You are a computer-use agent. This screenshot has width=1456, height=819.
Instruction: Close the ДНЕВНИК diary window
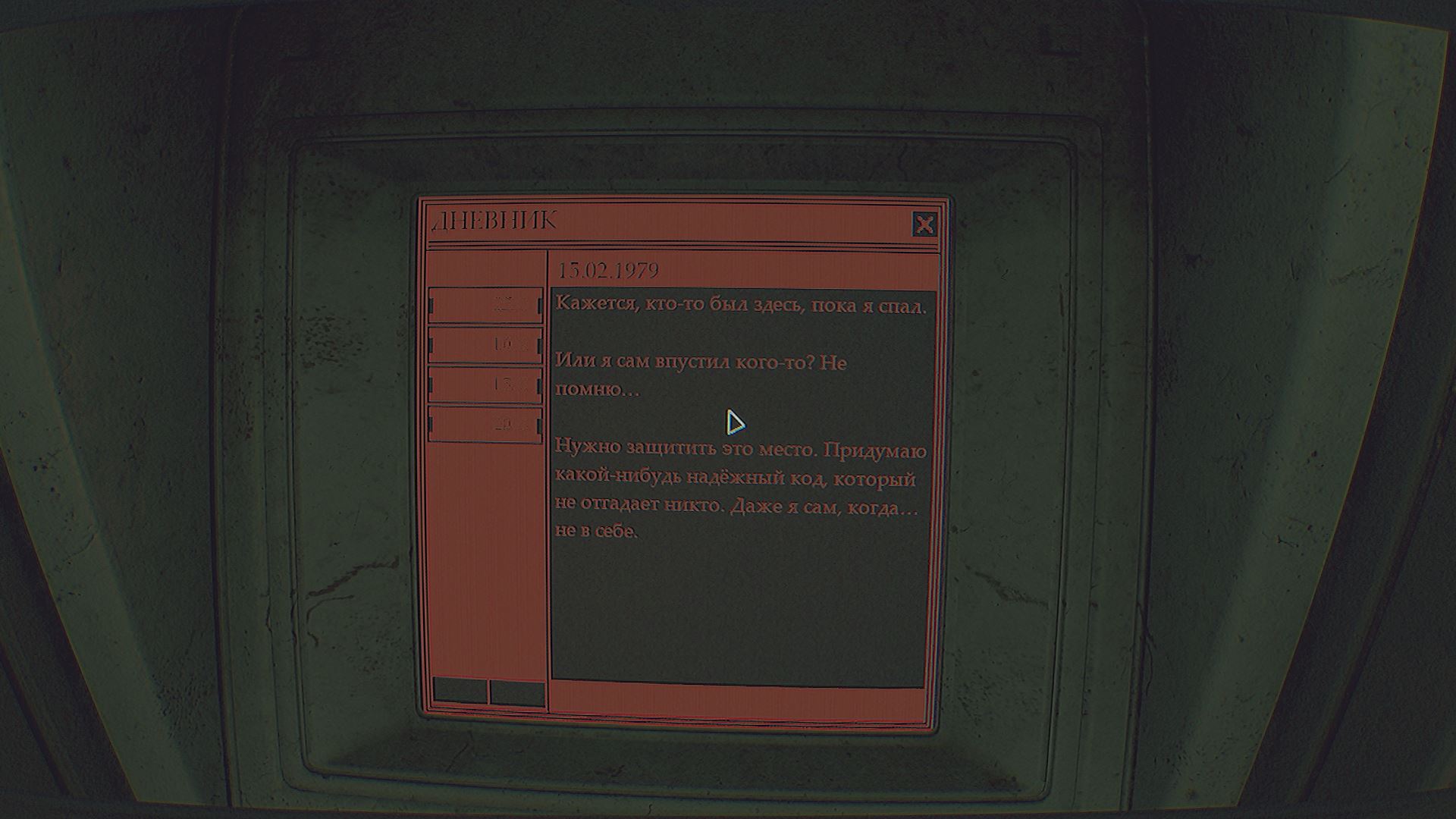click(924, 224)
